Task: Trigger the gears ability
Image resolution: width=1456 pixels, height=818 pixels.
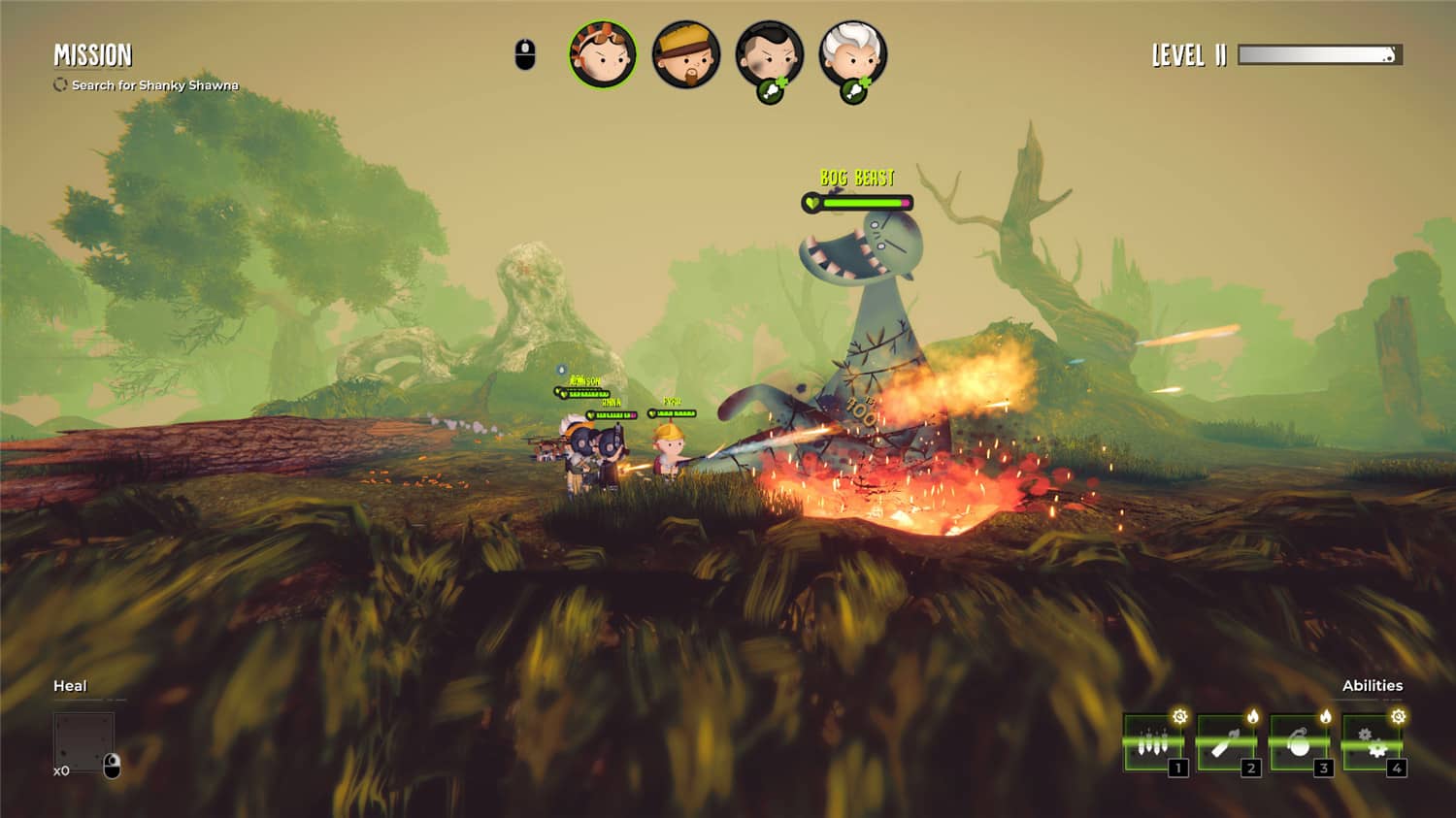Action: point(1372,743)
